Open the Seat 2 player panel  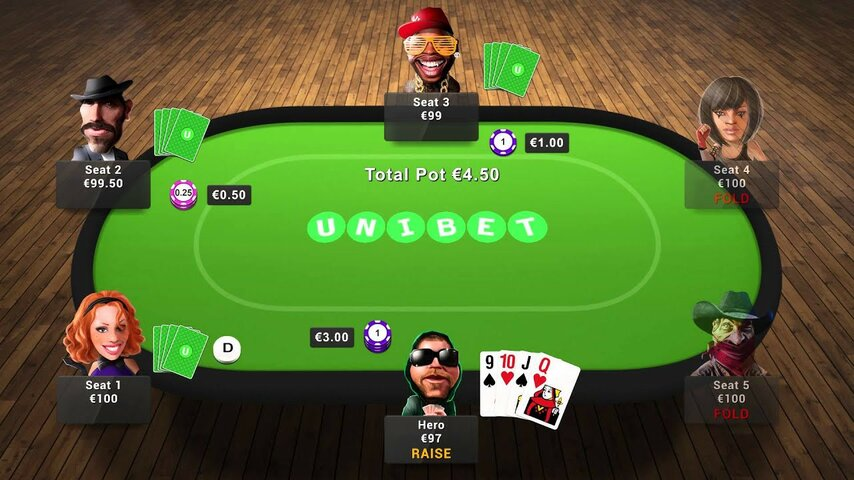[x=103, y=178]
